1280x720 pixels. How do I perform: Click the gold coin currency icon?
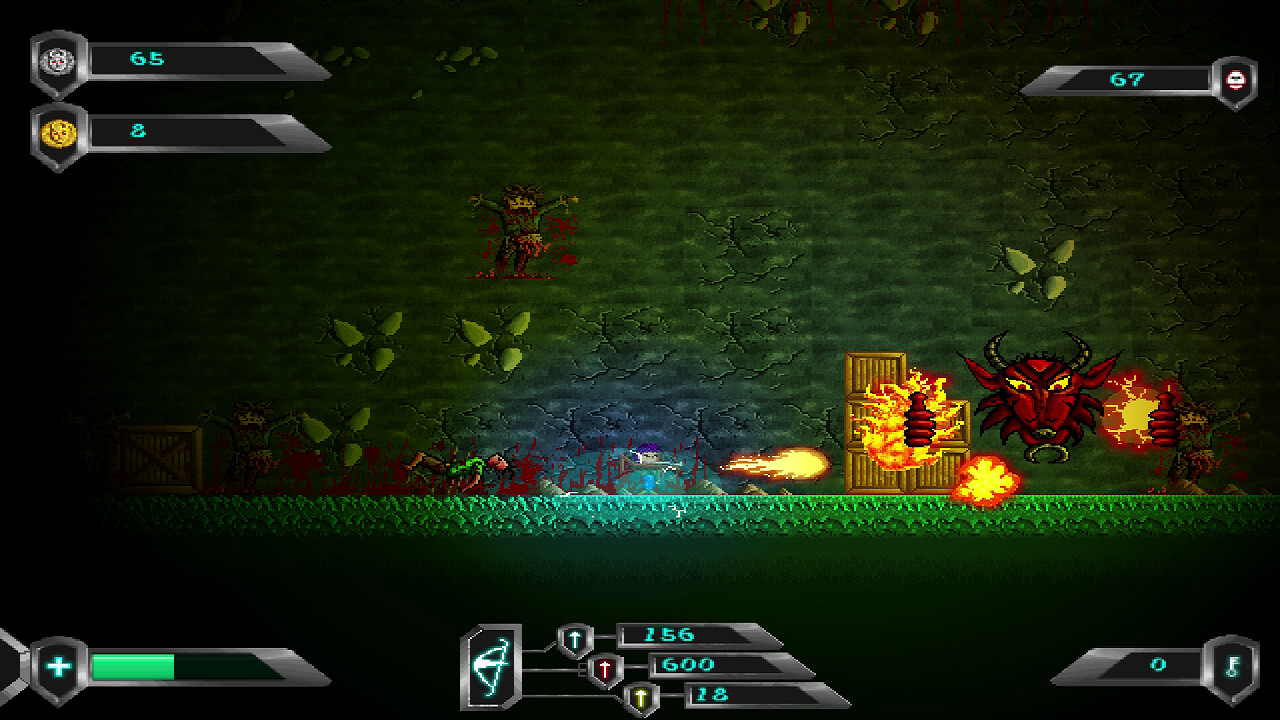(58, 130)
